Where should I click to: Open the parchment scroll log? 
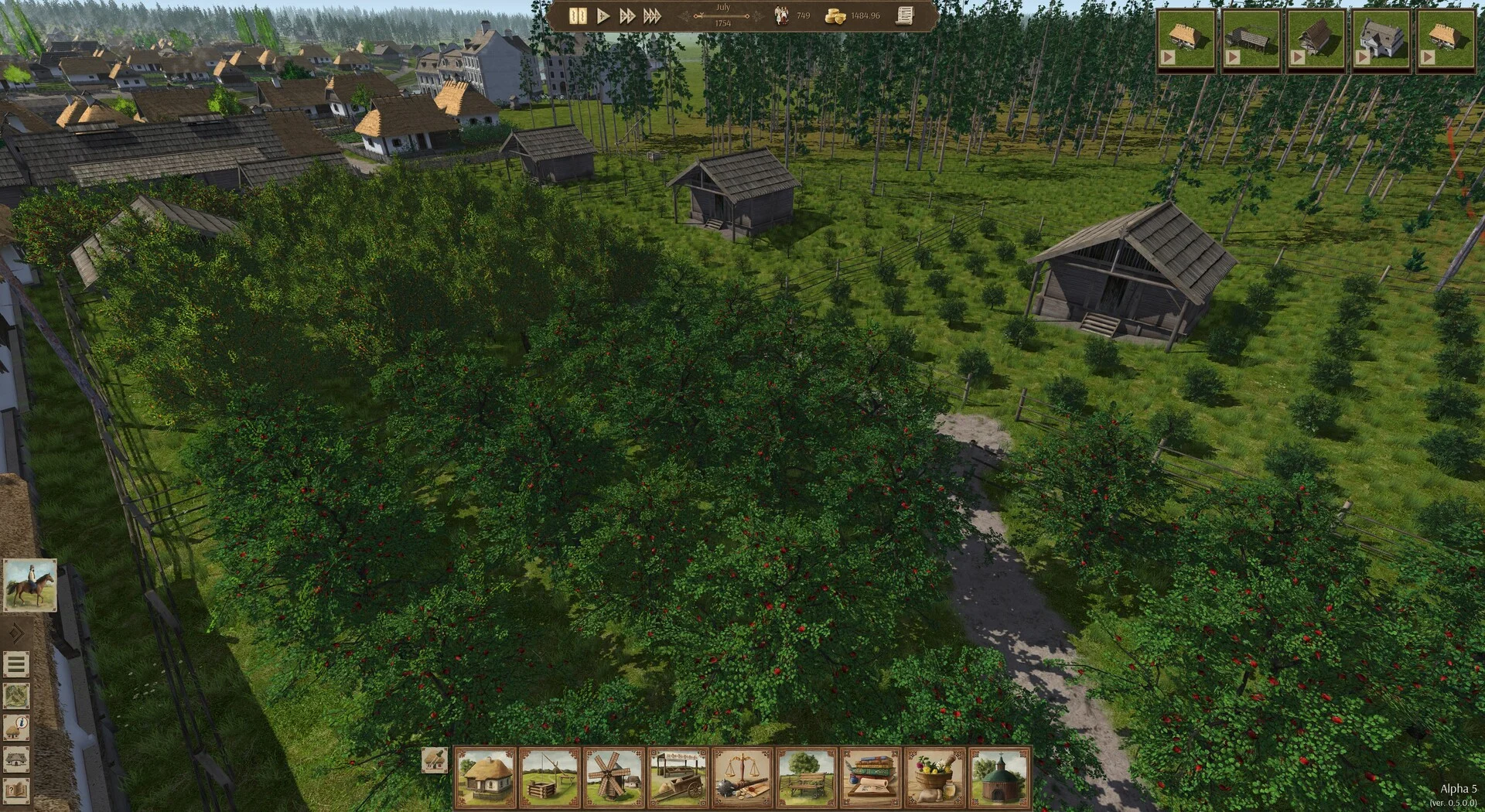(904, 15)
